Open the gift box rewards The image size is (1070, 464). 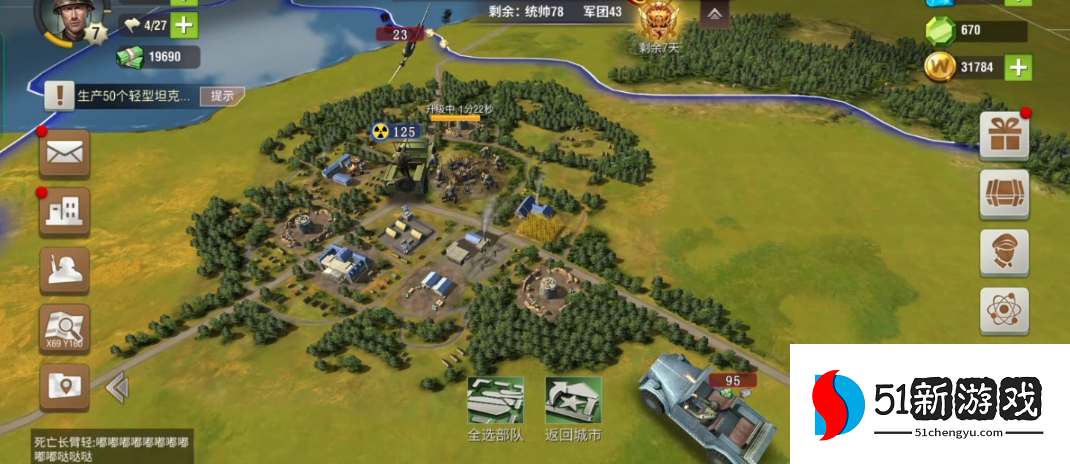click(x=1004, y=134)
